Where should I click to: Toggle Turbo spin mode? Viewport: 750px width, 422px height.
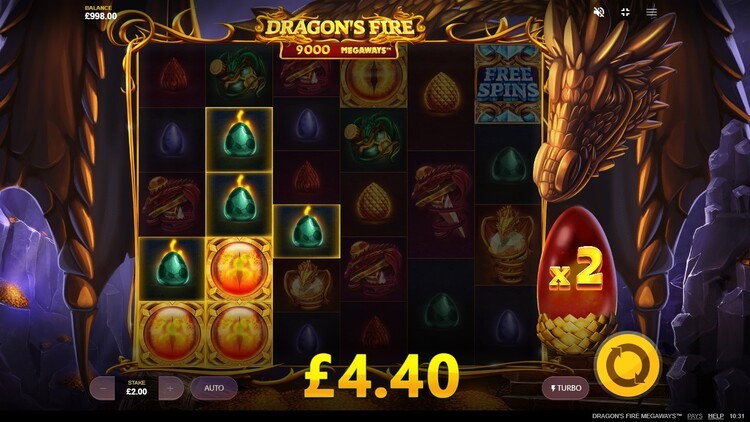click(x=565, y=388)
